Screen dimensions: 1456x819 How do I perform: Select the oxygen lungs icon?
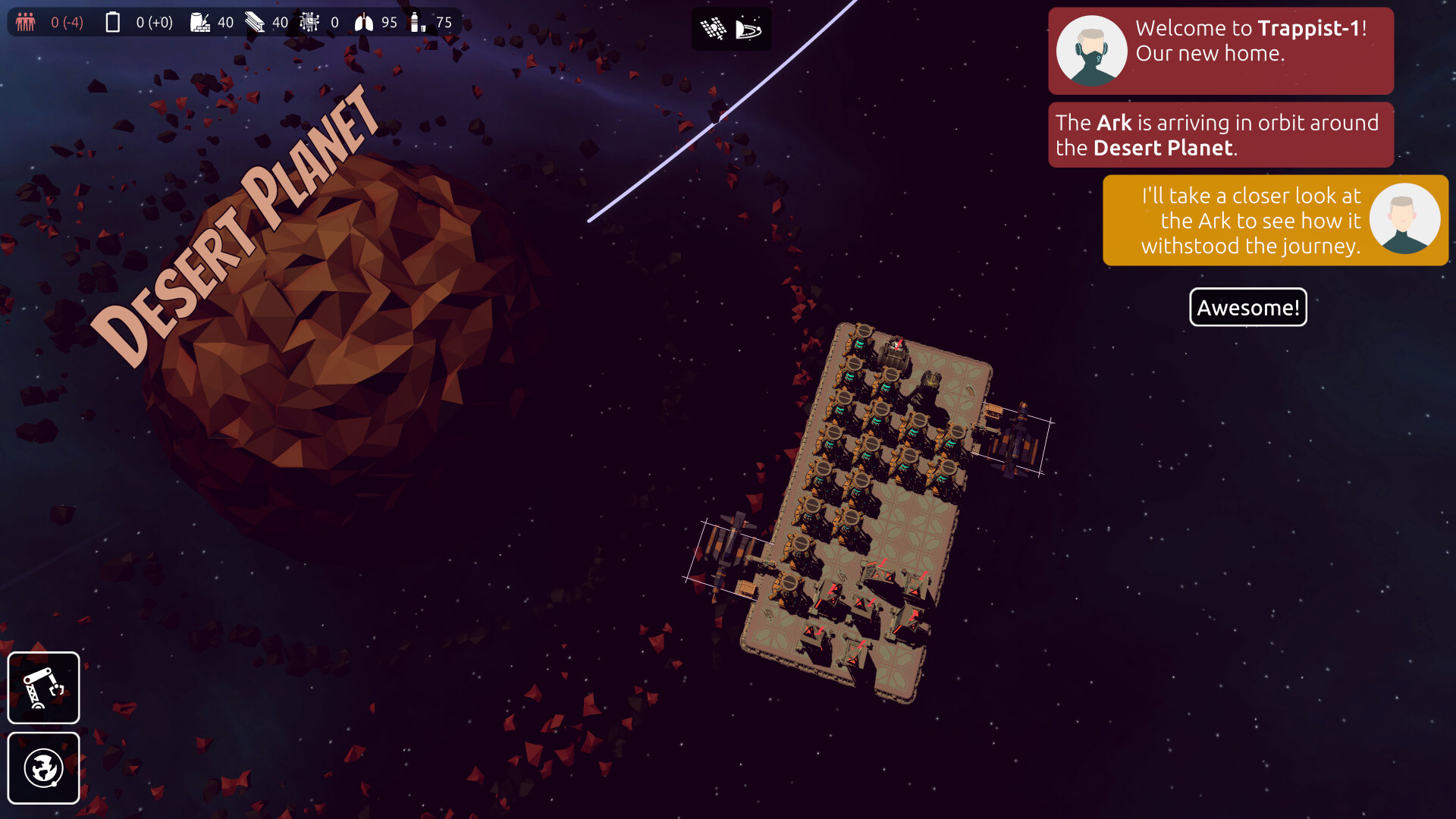coord(364,22)
